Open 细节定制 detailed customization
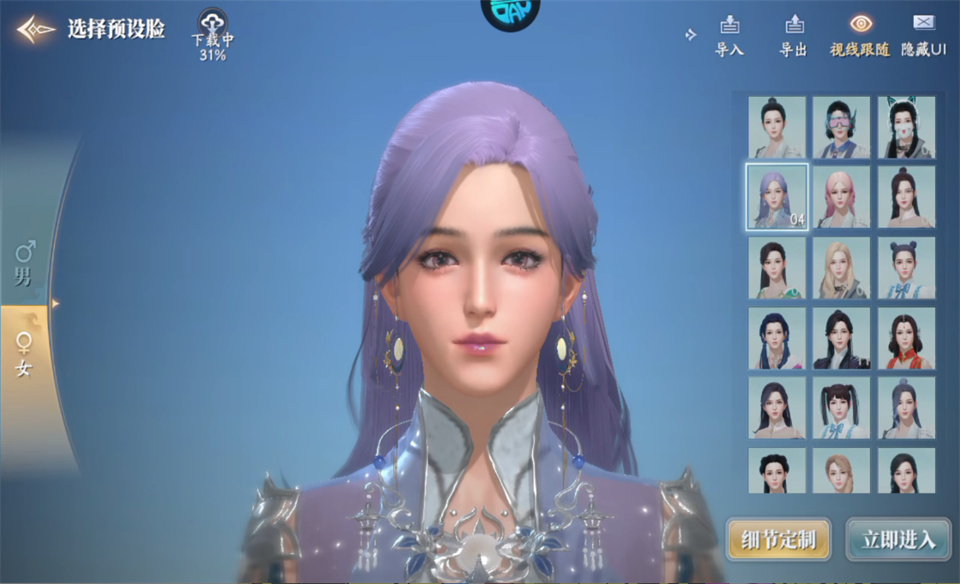This screenshot has height=584, width=960. pyautogui.click(x=779, y=540)
